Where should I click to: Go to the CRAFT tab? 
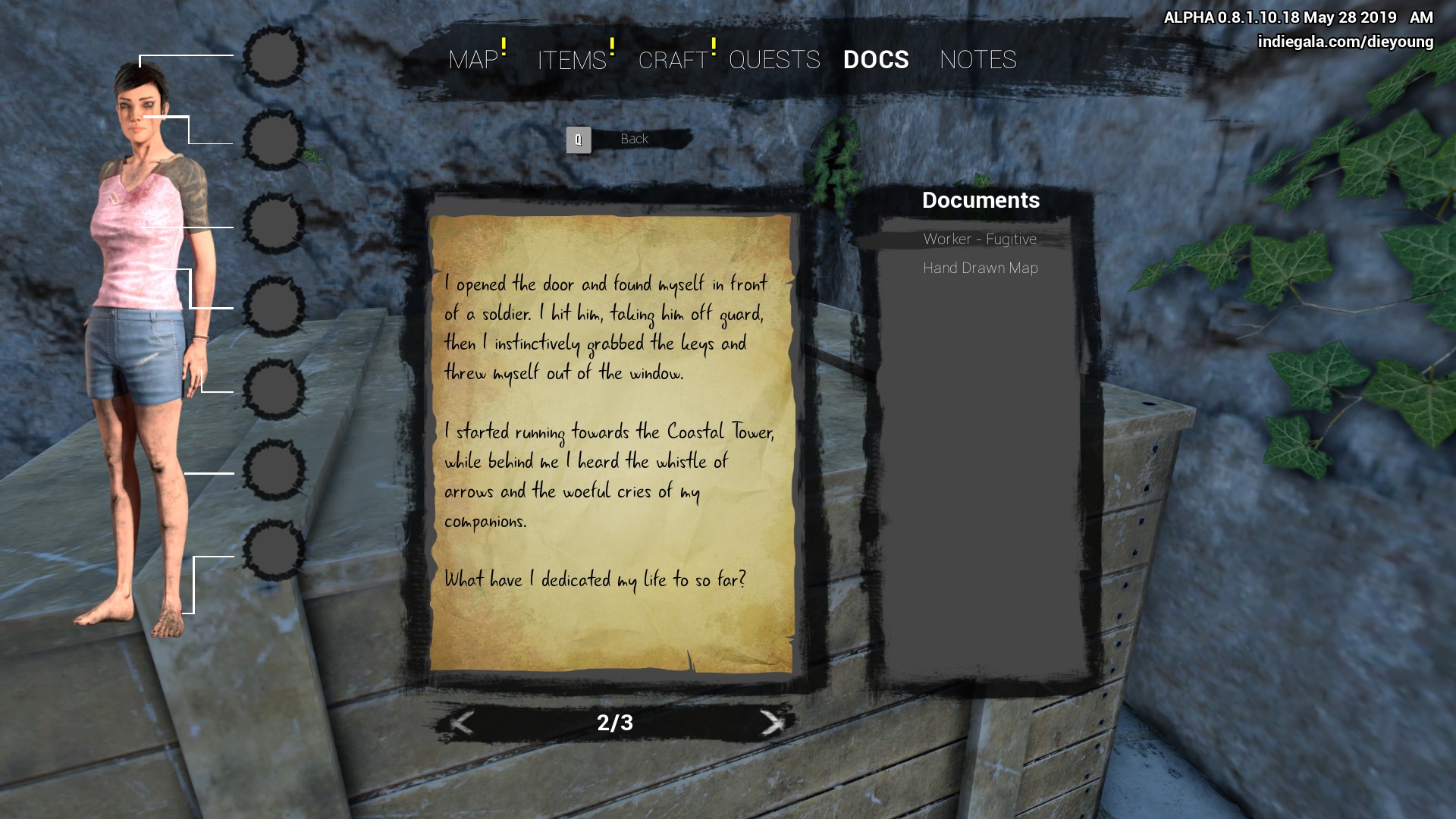(673, 60)
